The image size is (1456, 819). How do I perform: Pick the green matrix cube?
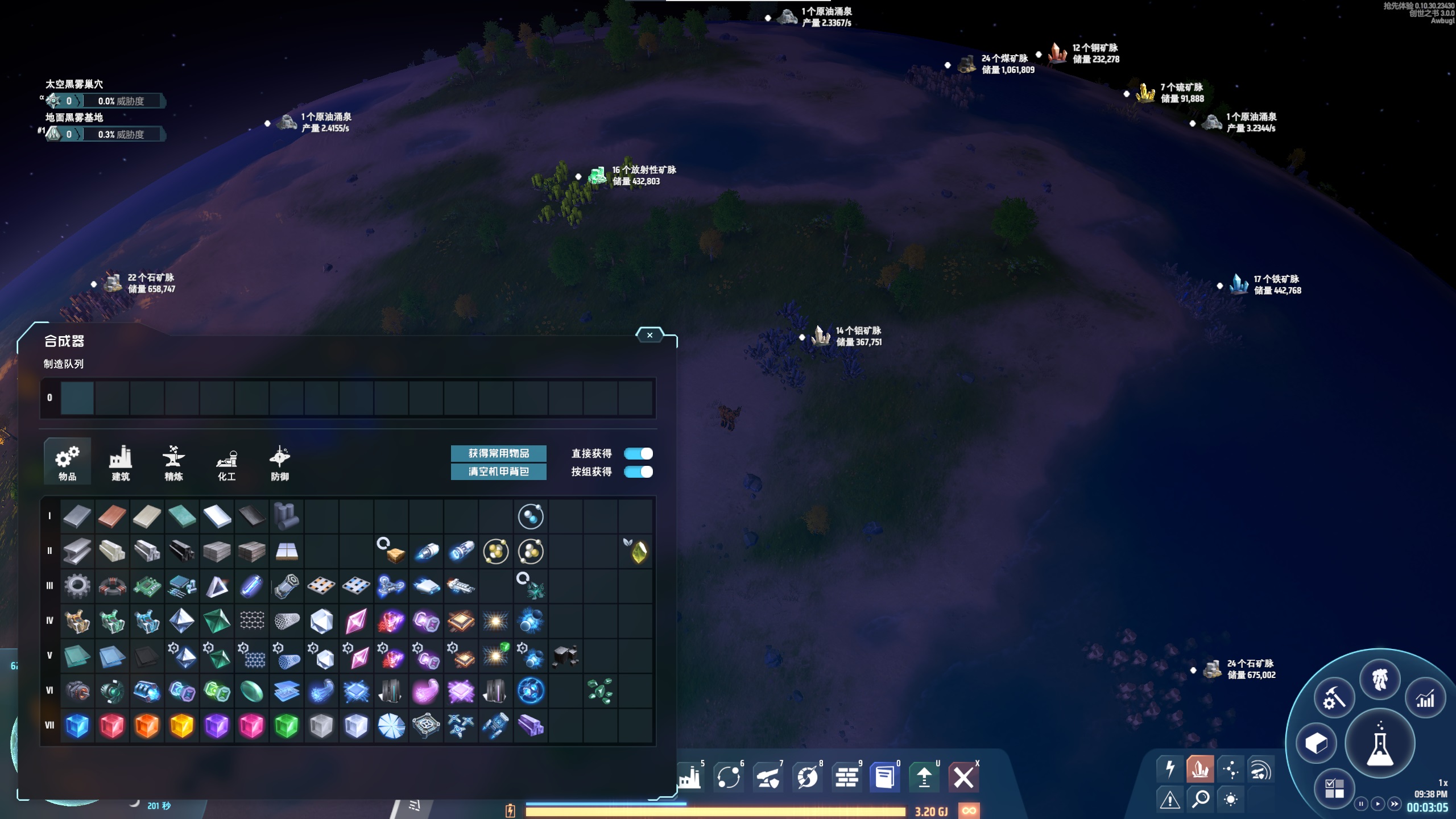(x=286, y=725)
